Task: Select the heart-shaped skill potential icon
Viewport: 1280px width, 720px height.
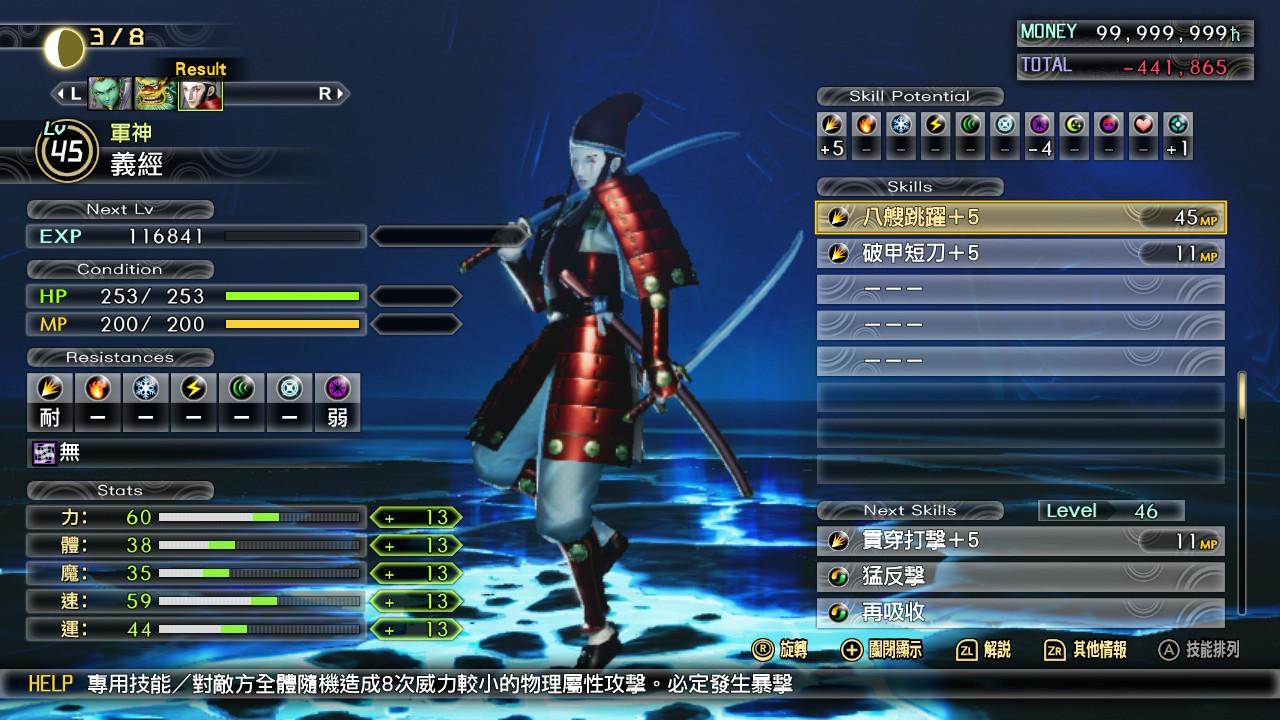Action: click(x=1144, y=125)
